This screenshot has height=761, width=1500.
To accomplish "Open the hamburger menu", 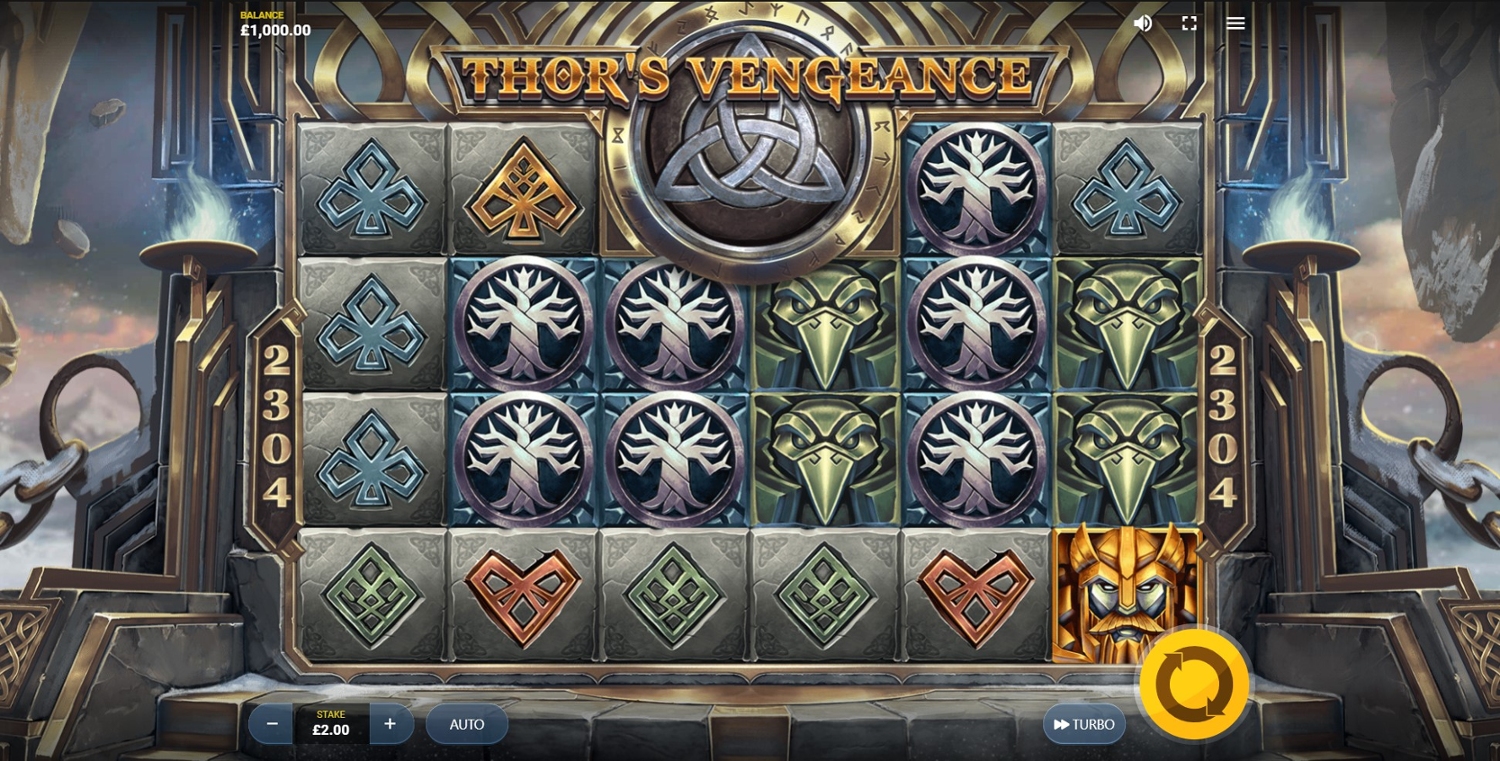I will point(1236,23).
